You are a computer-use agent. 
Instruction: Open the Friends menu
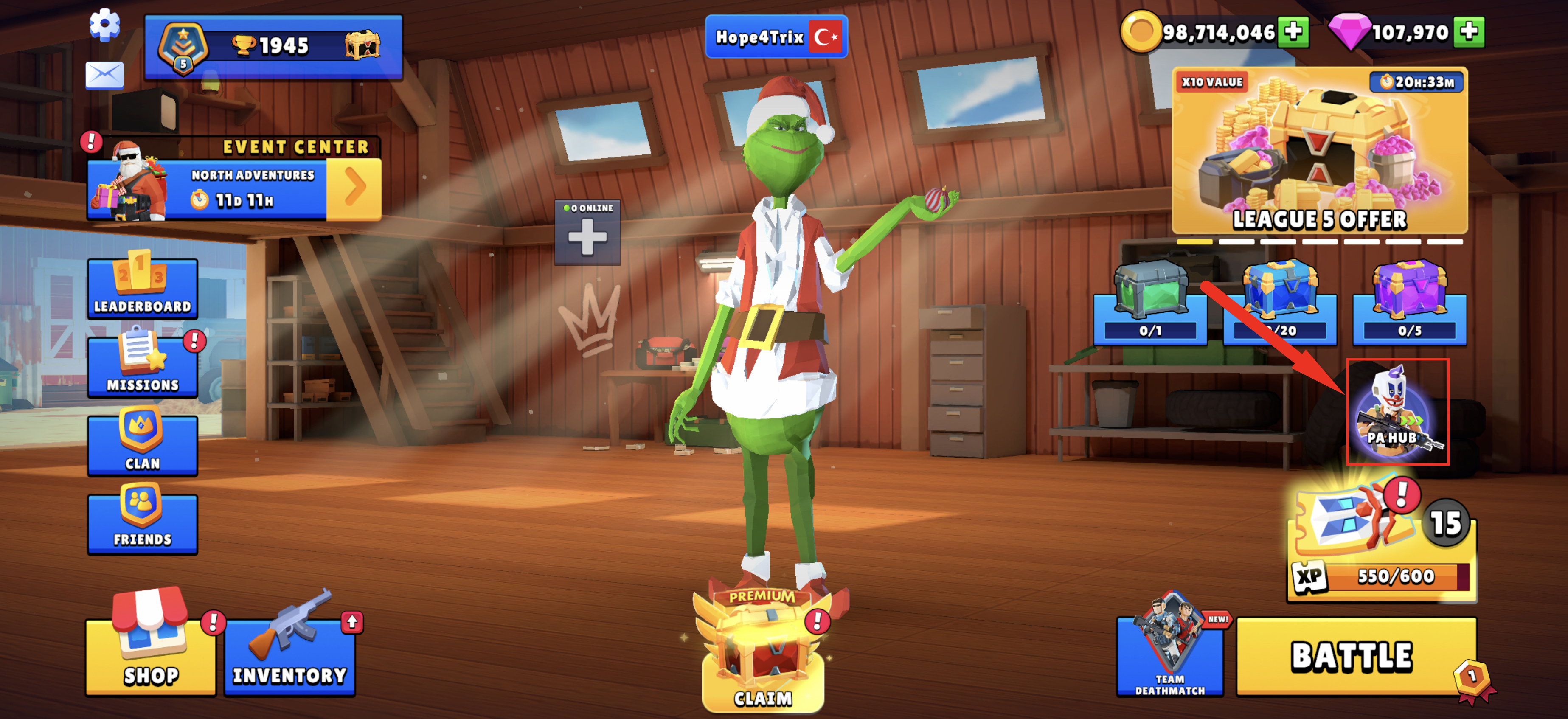[143, 522]
